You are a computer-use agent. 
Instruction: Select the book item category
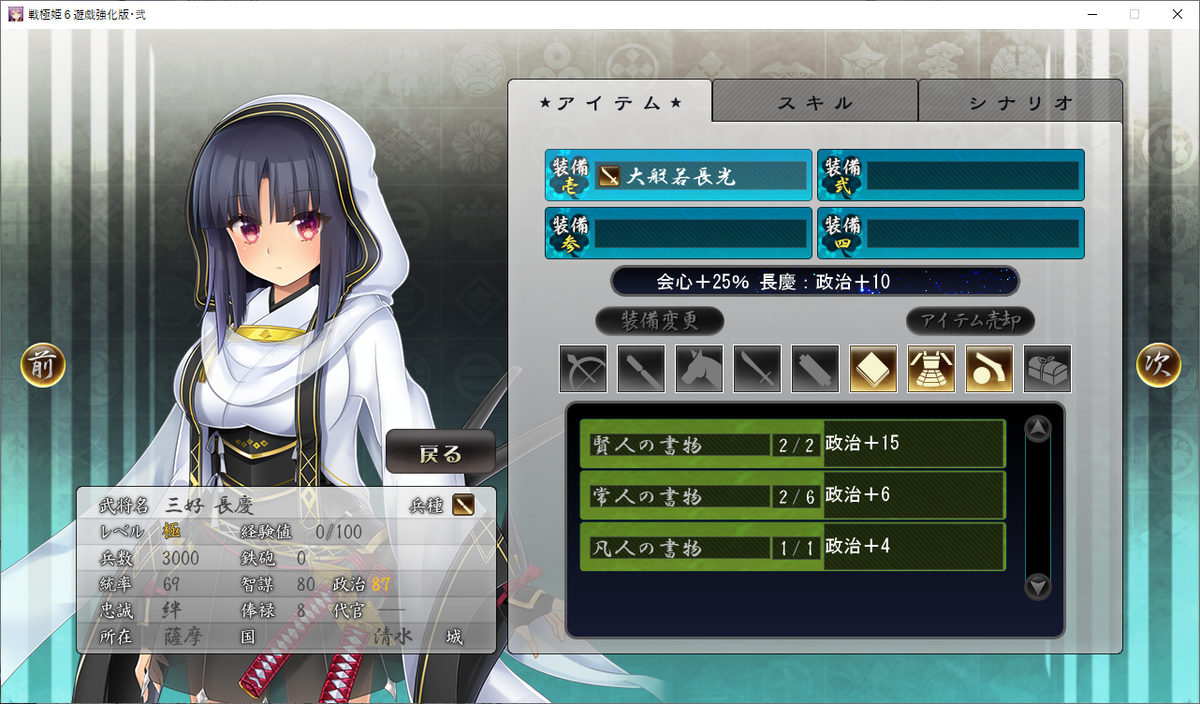click(873, 369)
